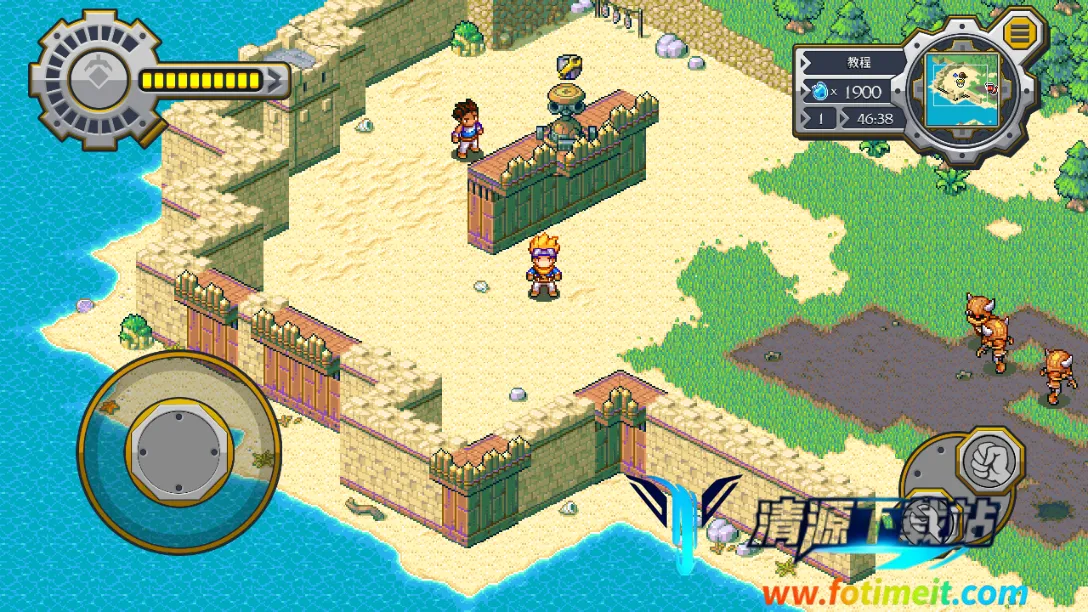The width and height of the screenshot is (1088, 612).
Task: Use the wrench build button
Action: (x=569, y=66)
